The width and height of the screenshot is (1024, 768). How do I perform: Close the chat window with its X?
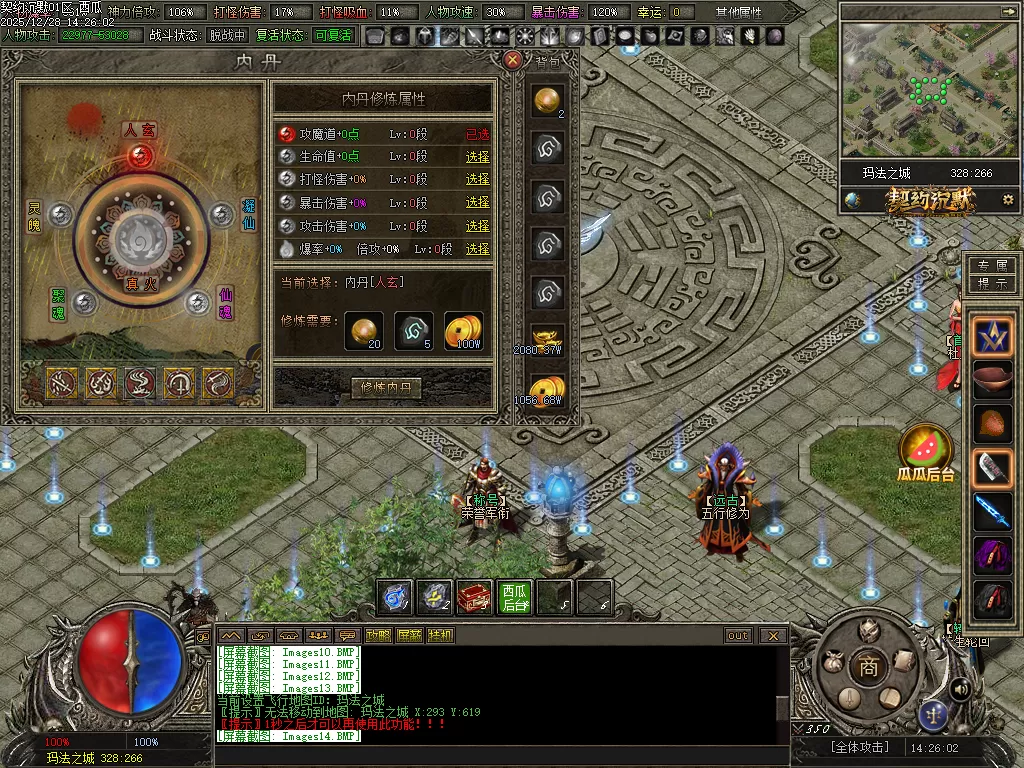772,636
